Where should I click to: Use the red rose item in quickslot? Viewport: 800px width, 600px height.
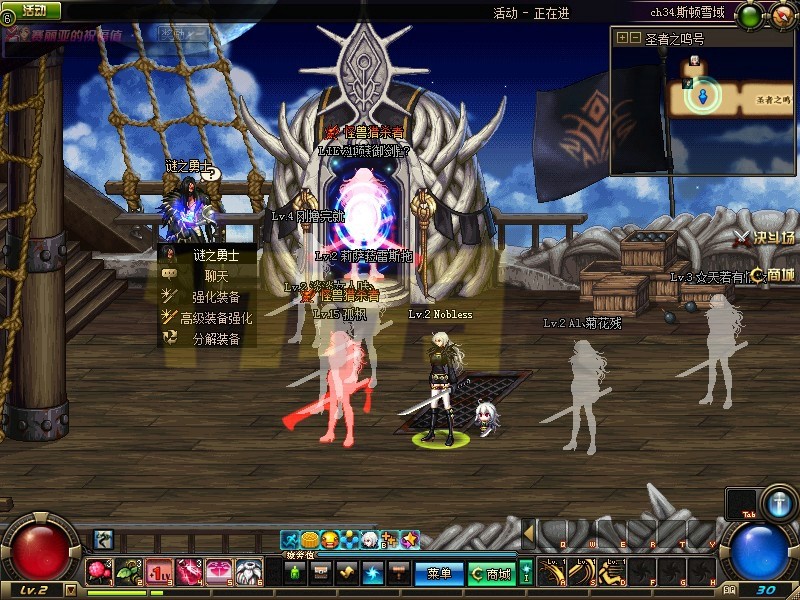(x=99, y=572)
